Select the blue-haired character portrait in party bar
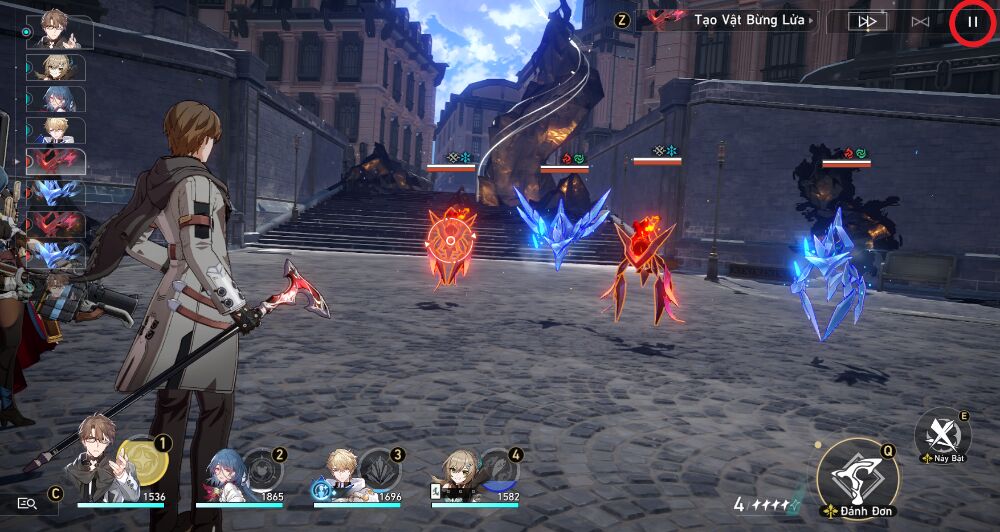 tap(223, 473)
